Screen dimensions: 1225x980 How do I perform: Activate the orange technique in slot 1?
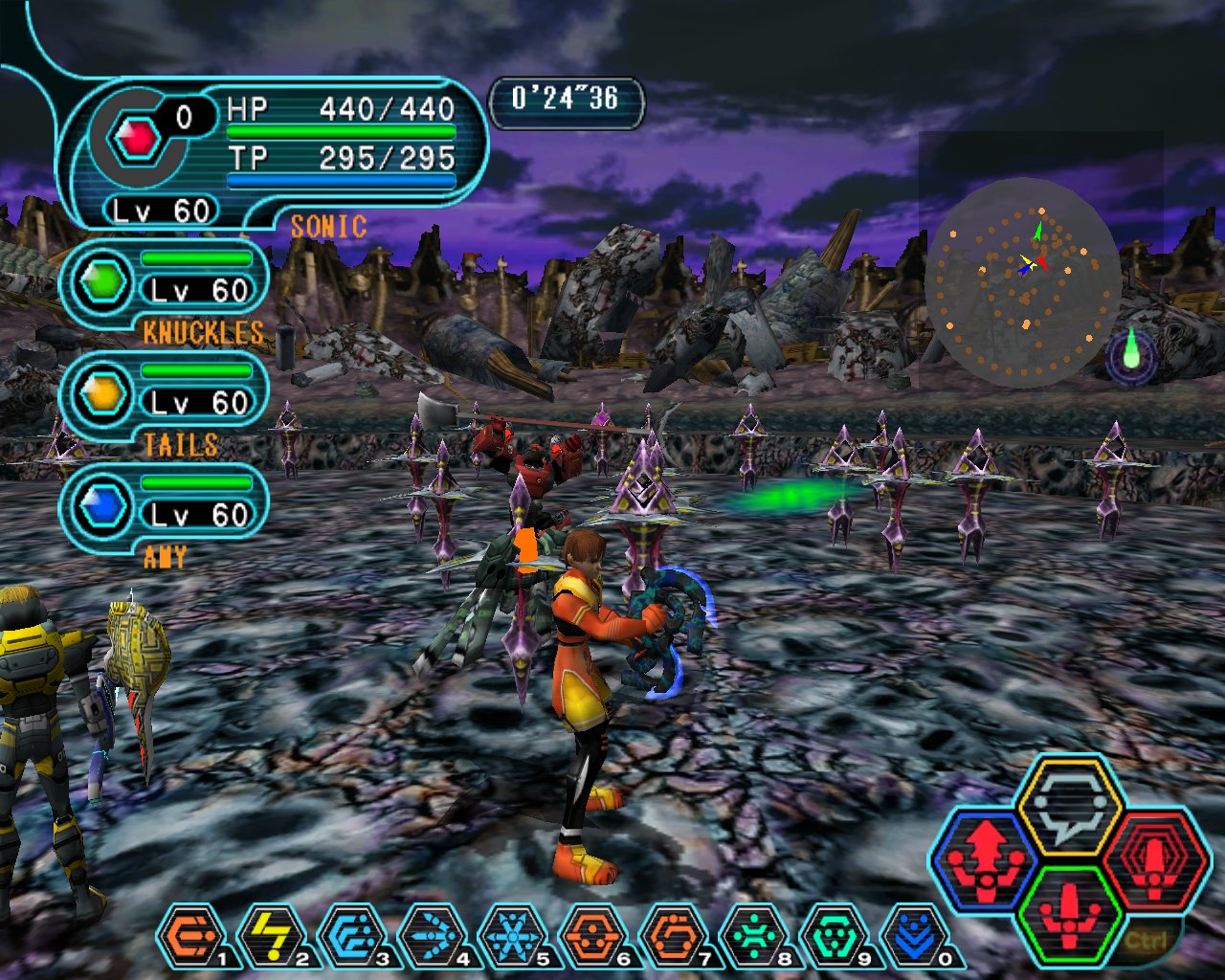tap(190, 936)
